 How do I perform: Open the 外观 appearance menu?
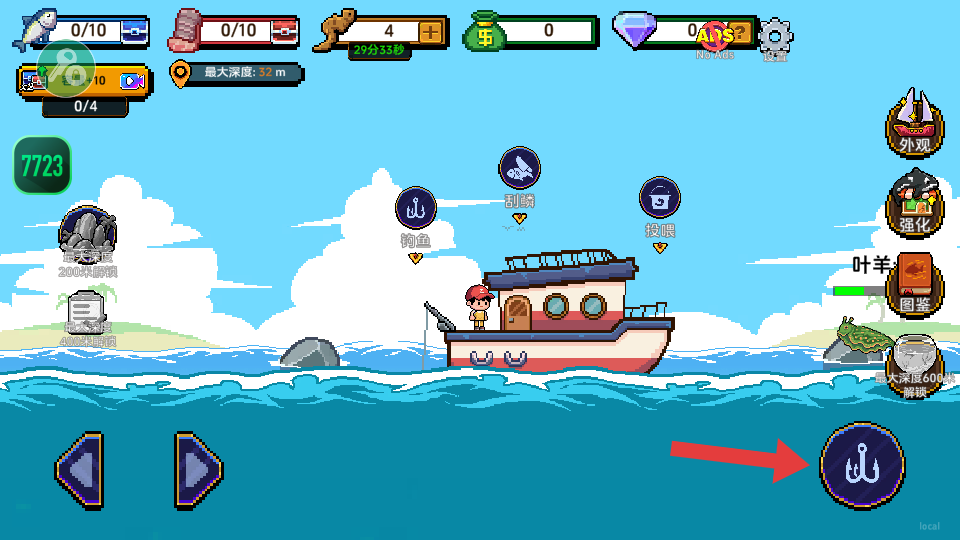[914, 124]
